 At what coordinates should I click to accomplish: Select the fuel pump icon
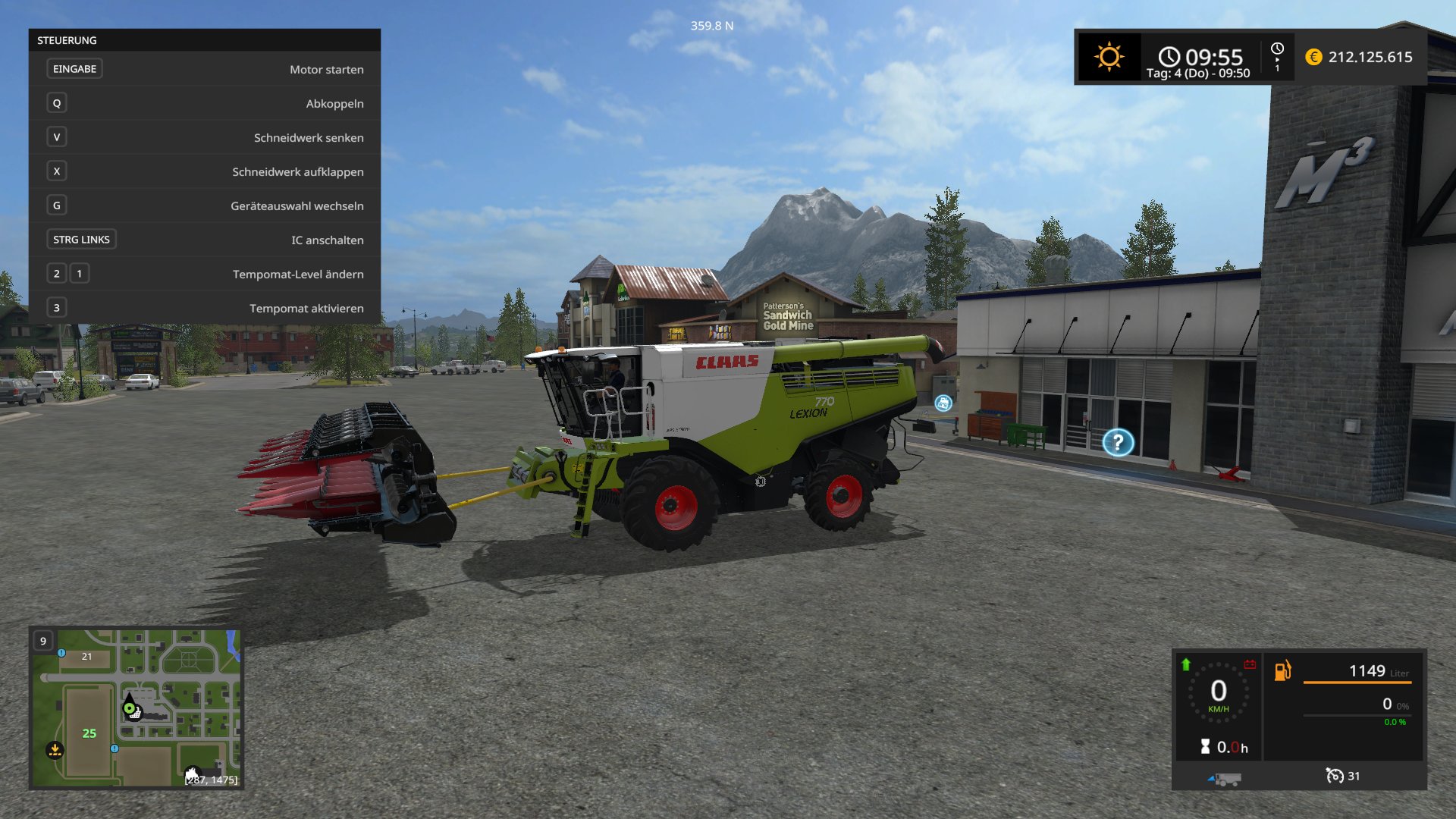[1282, 670]
